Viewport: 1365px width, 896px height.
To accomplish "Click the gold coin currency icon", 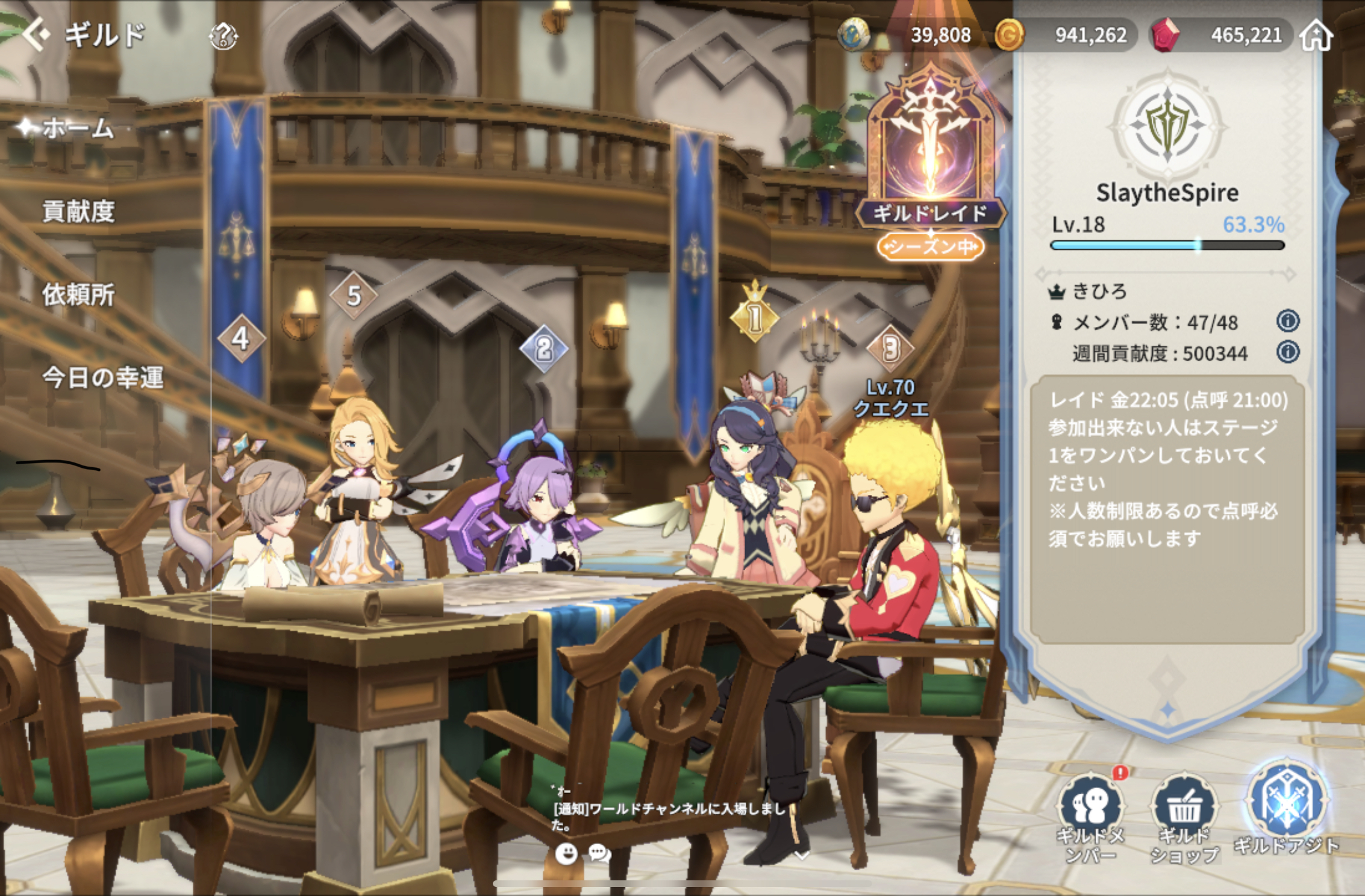I will [1009, 35].
